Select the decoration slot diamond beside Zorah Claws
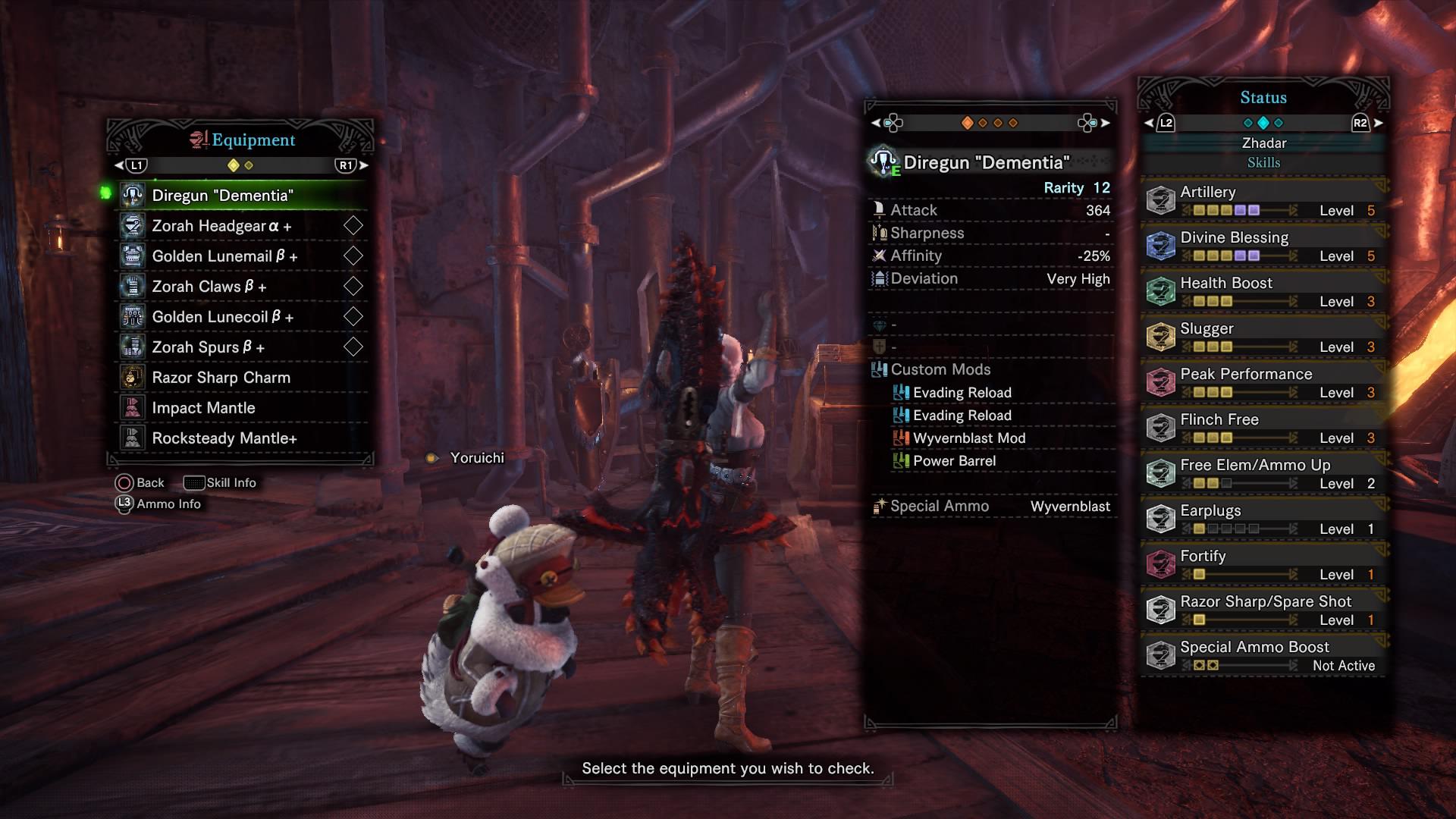1456x819 pixels. coord(353,286)
